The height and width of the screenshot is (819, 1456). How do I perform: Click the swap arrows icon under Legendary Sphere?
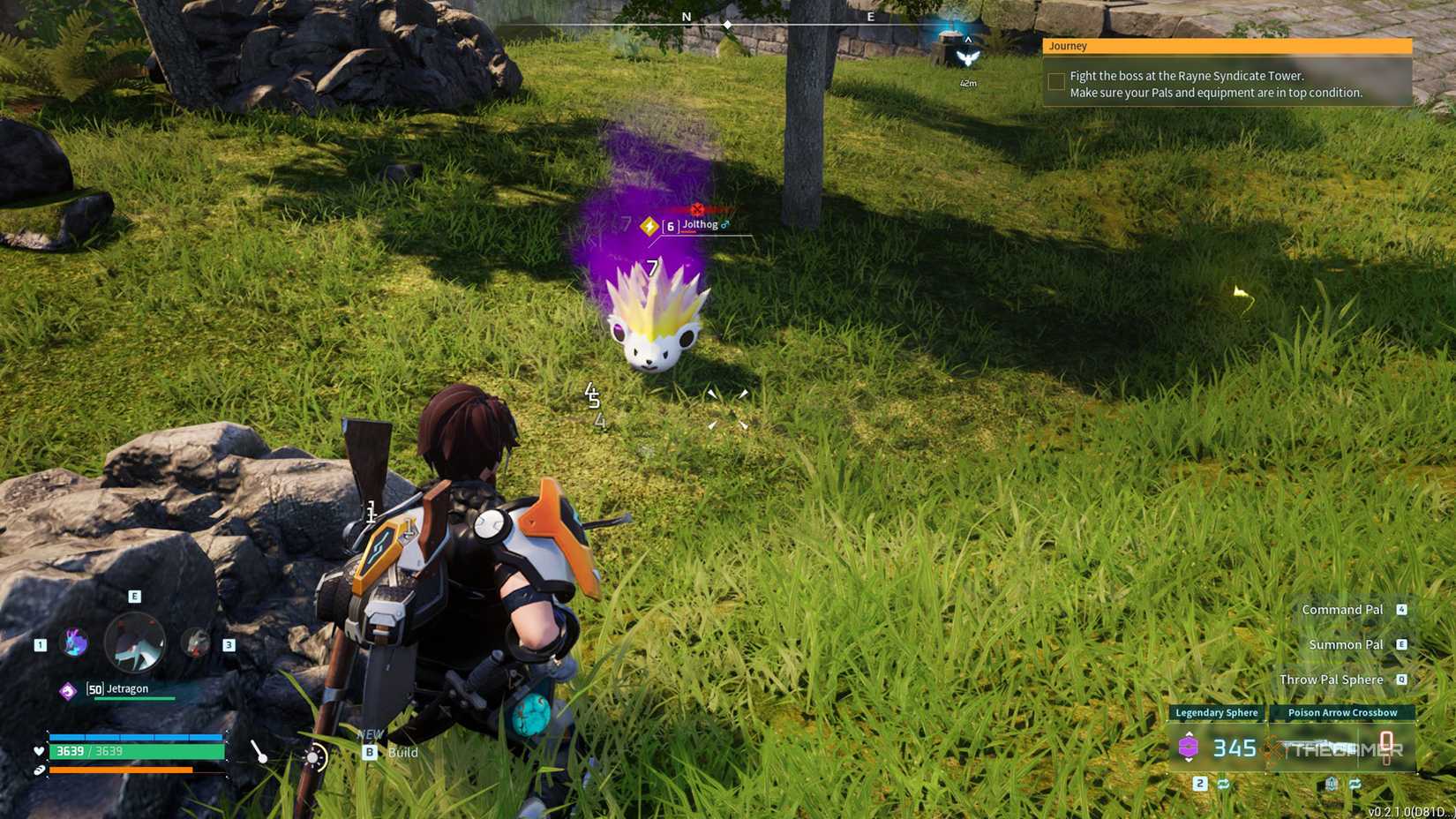coord(1223,784)
